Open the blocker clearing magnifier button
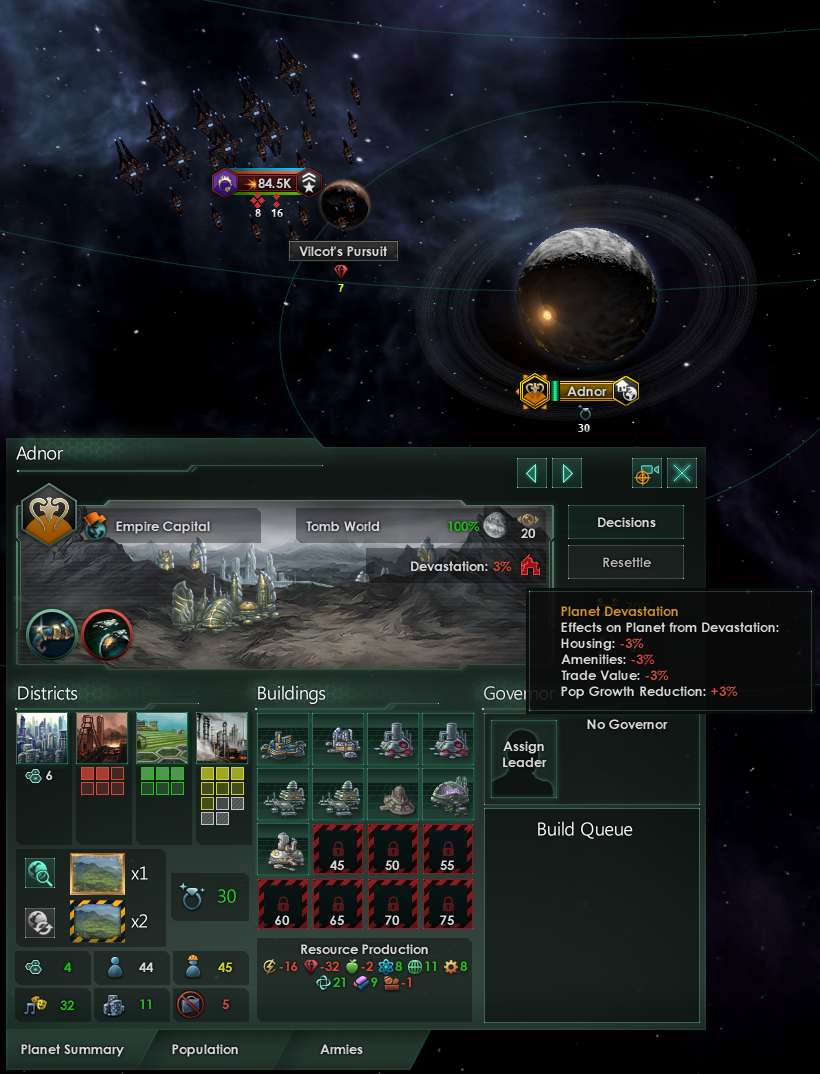 (41, 873)
